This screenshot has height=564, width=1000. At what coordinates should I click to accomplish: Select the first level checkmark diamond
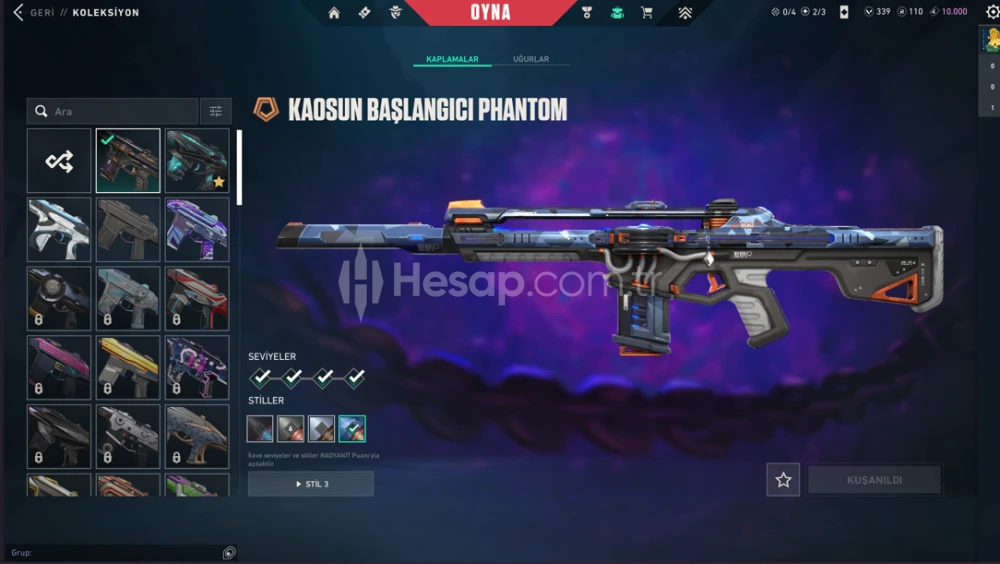click(261, 378)
